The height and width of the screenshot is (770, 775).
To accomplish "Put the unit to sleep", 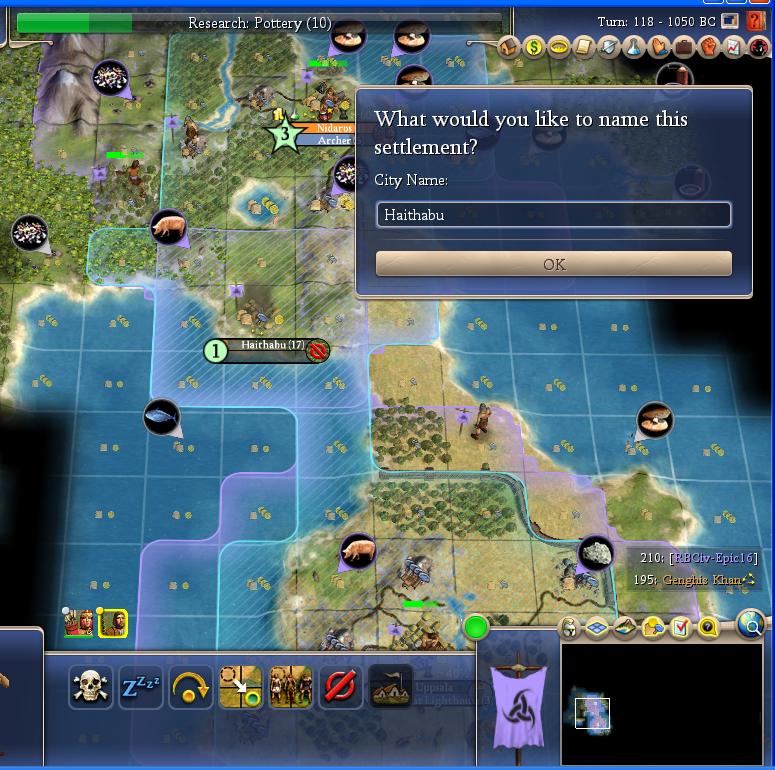I will (x=140, y=687).
